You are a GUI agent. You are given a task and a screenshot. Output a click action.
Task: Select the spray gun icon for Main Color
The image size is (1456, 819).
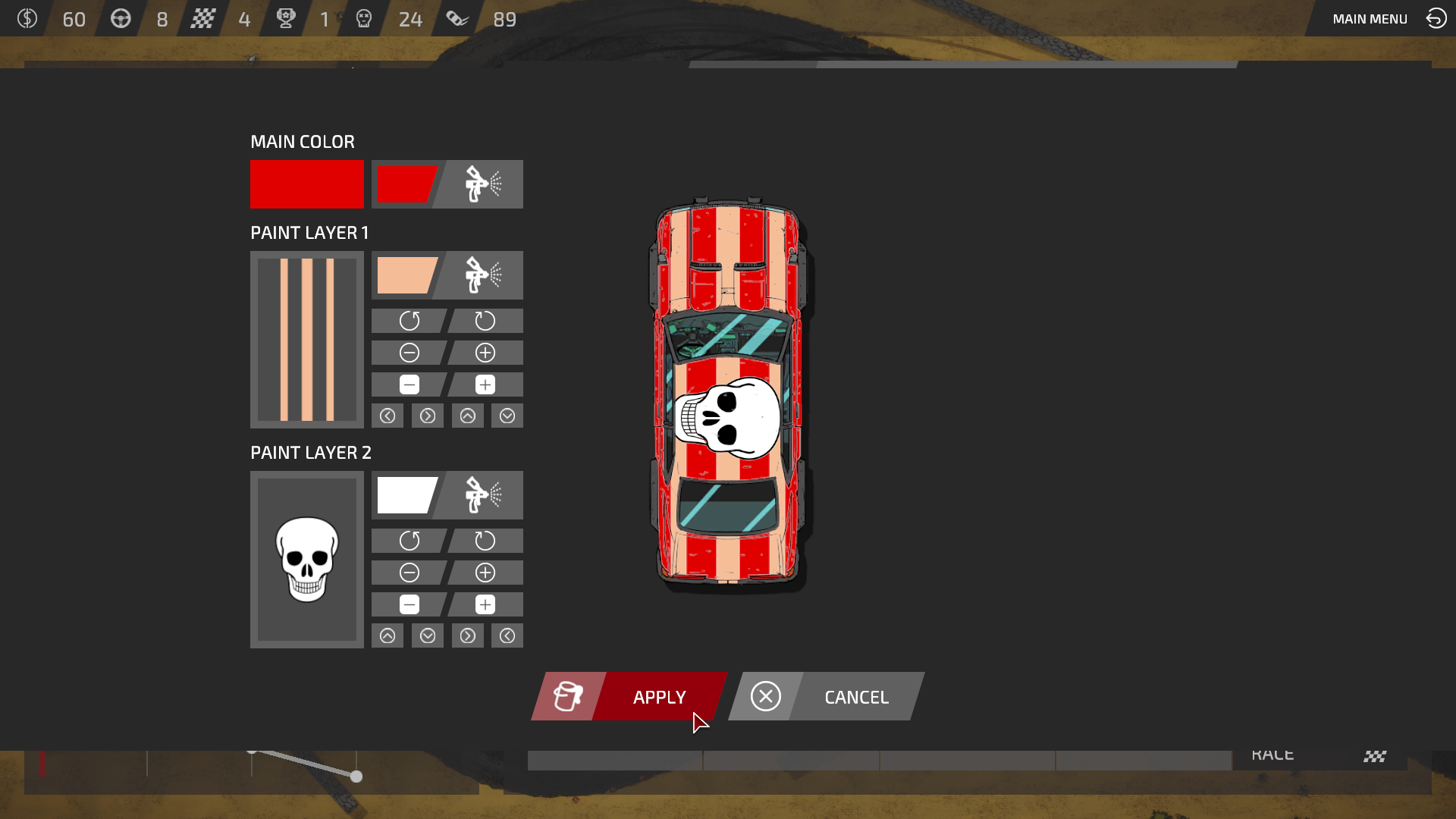point(478,184)
